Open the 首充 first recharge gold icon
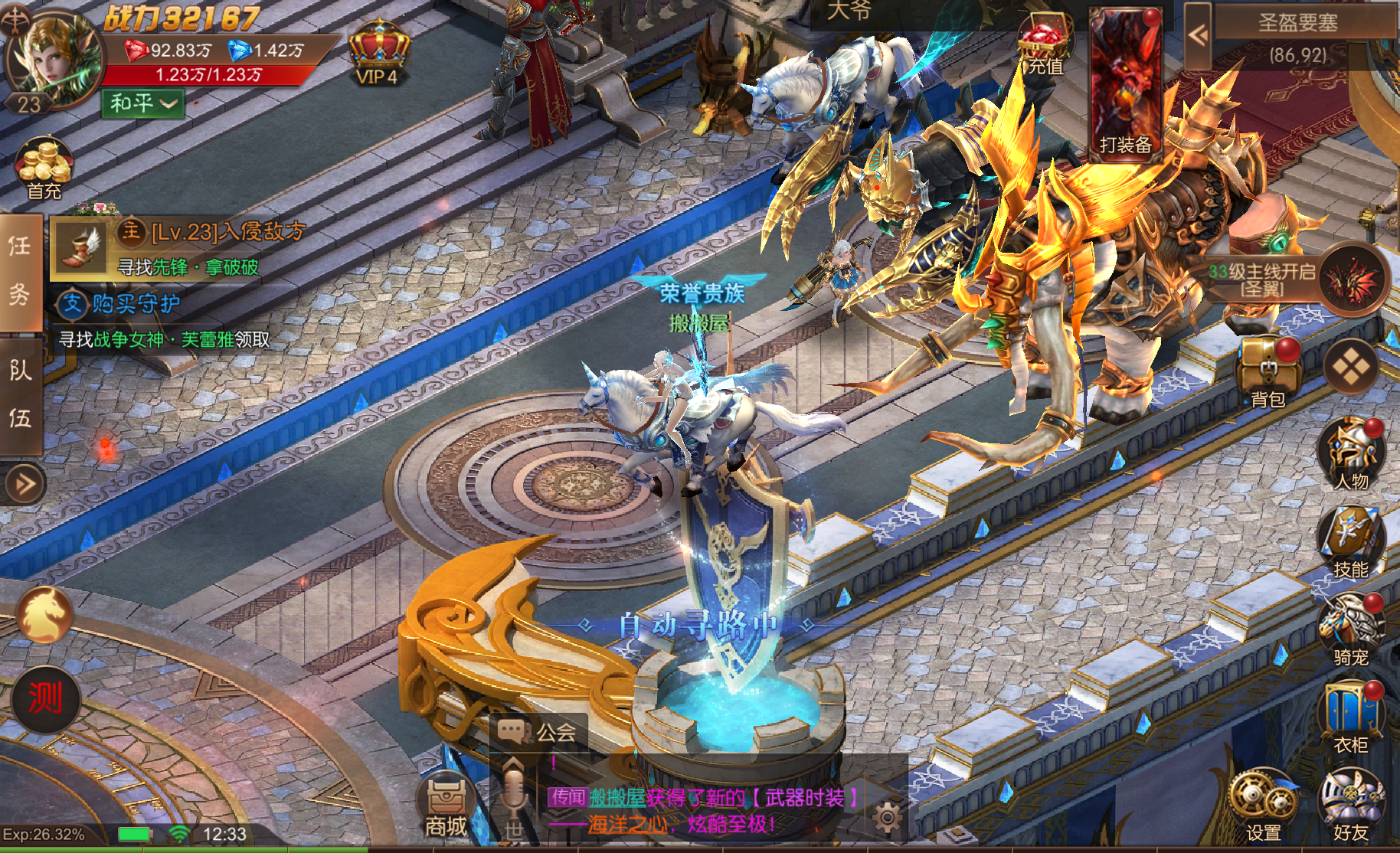 [x=44, y=168]
